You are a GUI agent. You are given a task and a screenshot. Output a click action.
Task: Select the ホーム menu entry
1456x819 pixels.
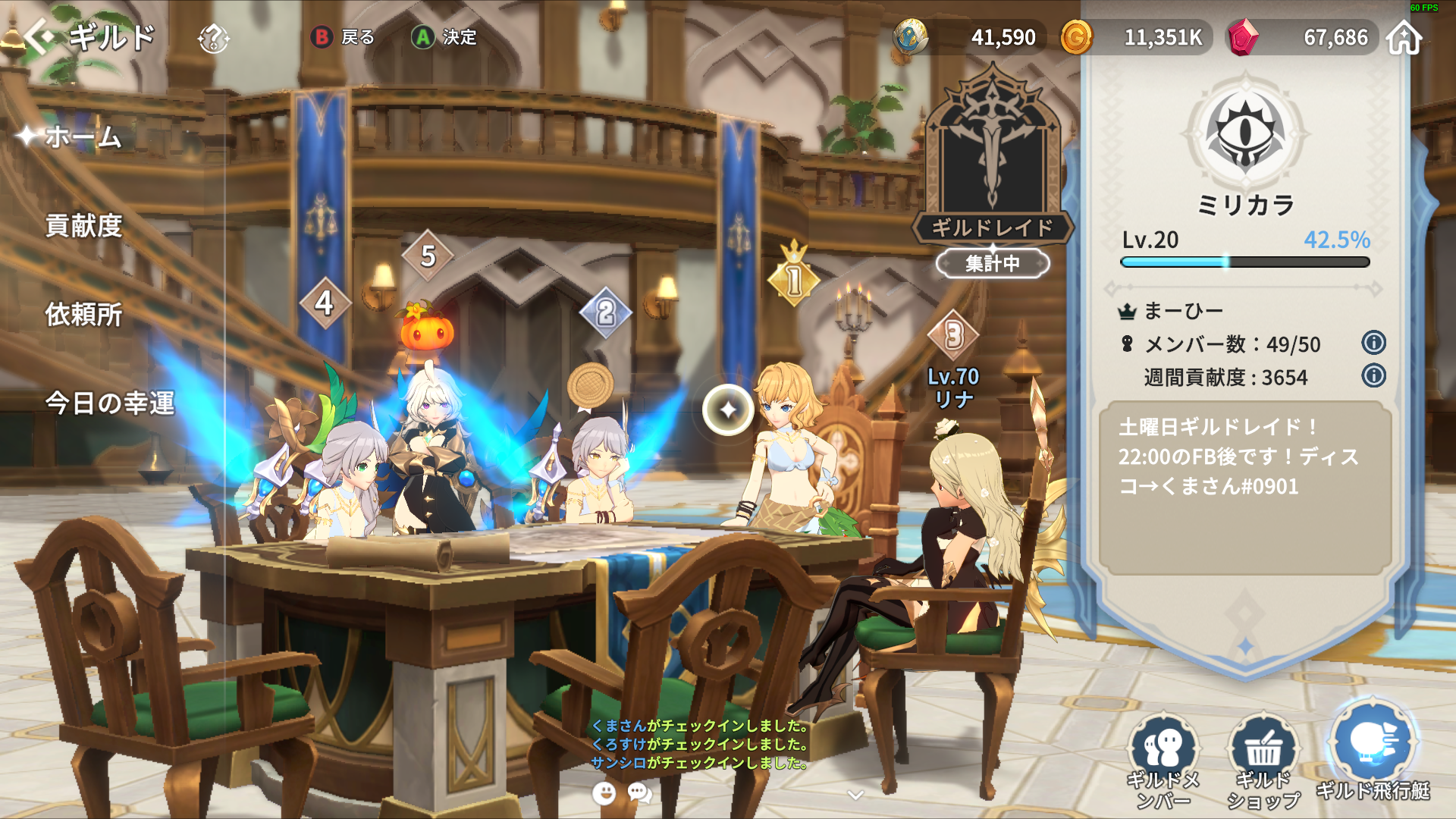83,137
